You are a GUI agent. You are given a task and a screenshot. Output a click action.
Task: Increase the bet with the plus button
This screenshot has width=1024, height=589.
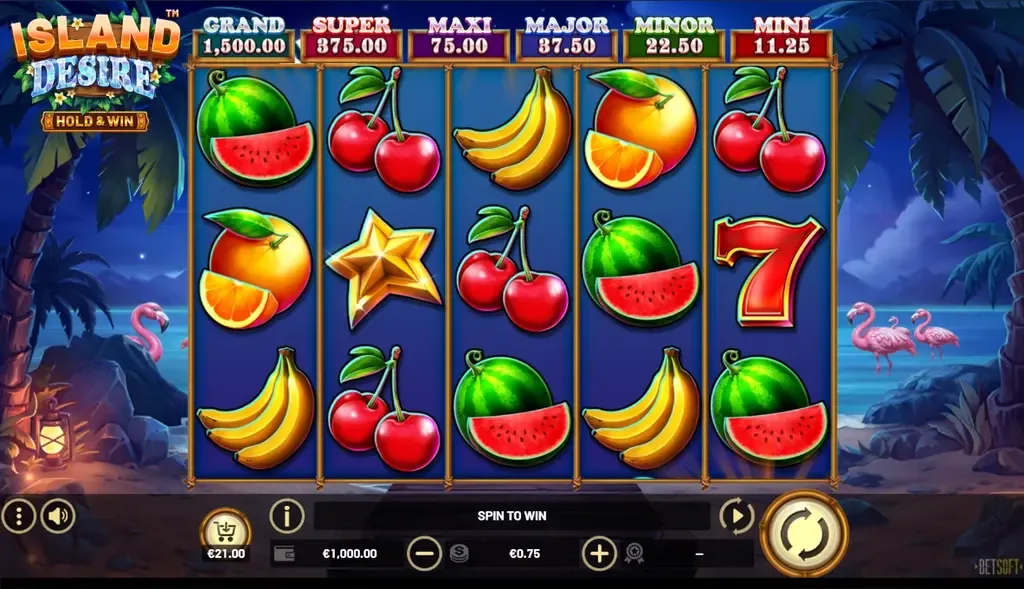click(x=599, y=553)
